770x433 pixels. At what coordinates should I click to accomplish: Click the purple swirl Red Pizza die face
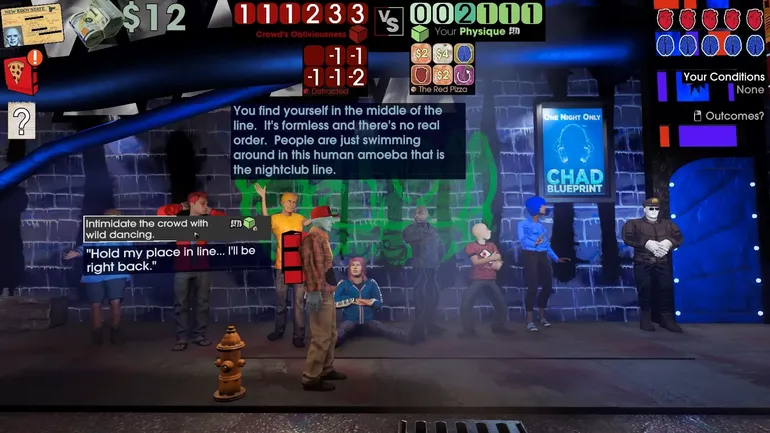tap(464, 75)
